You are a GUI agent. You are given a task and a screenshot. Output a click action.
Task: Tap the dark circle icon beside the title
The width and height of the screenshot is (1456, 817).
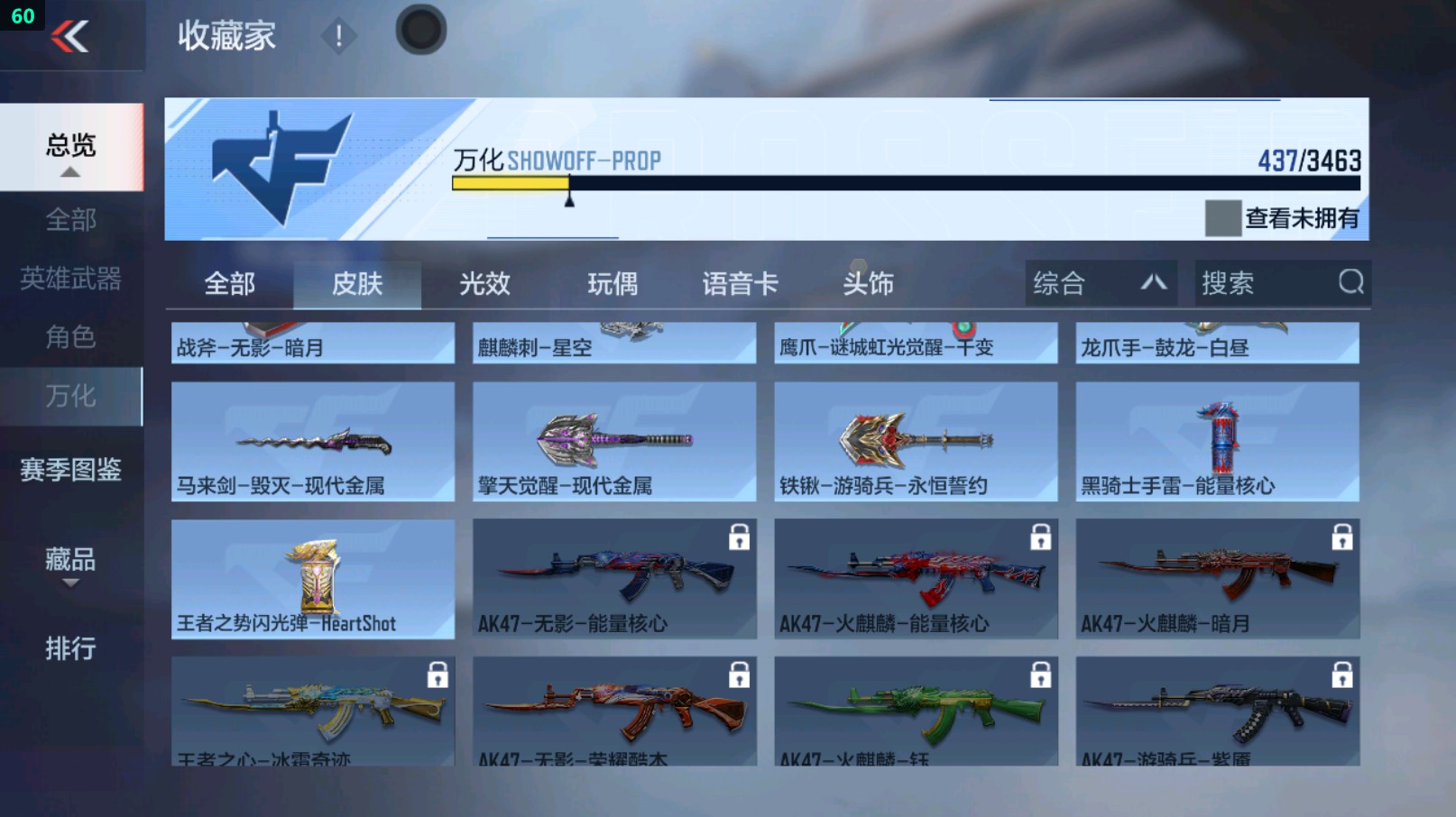click(420, 29)
